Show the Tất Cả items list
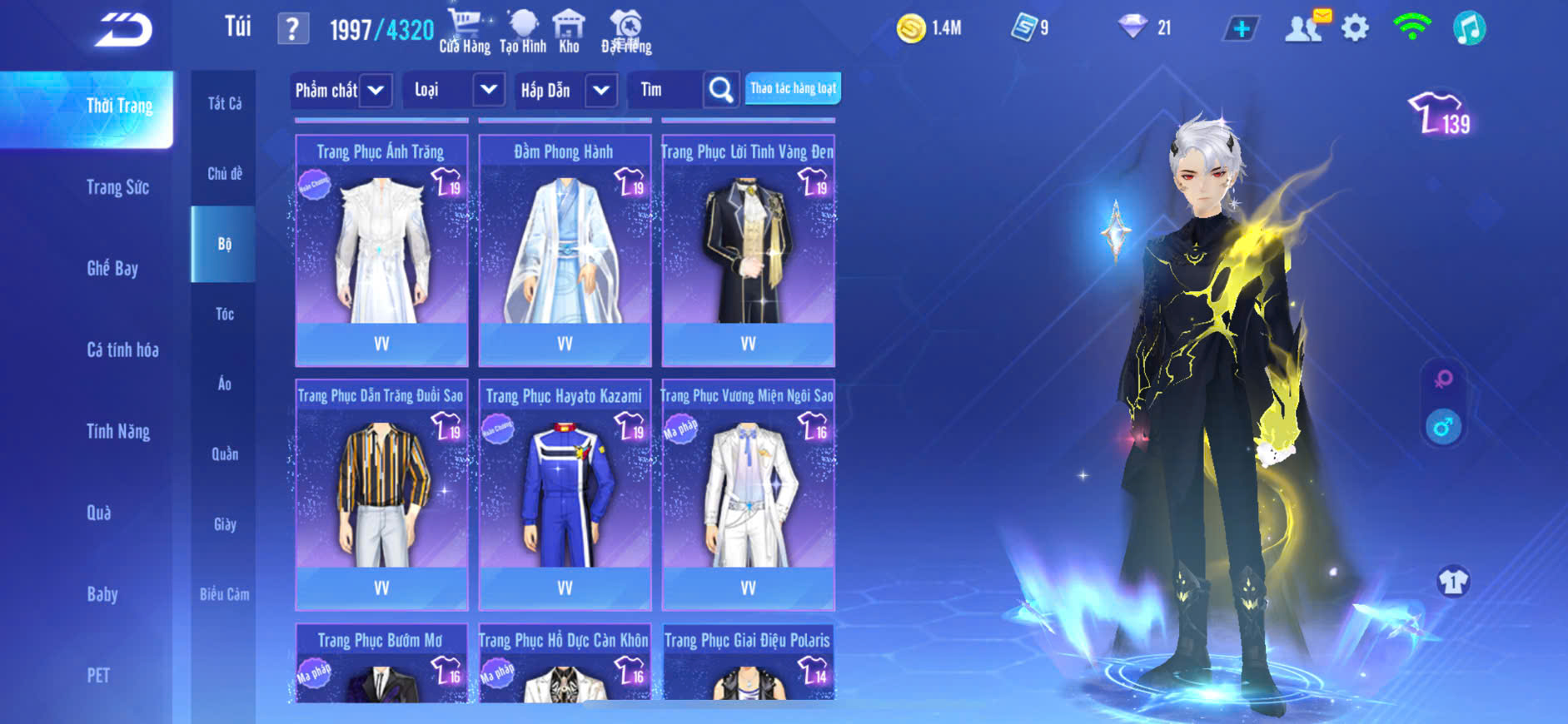This screenshot has width=1568, height=724. pos(224,103)
